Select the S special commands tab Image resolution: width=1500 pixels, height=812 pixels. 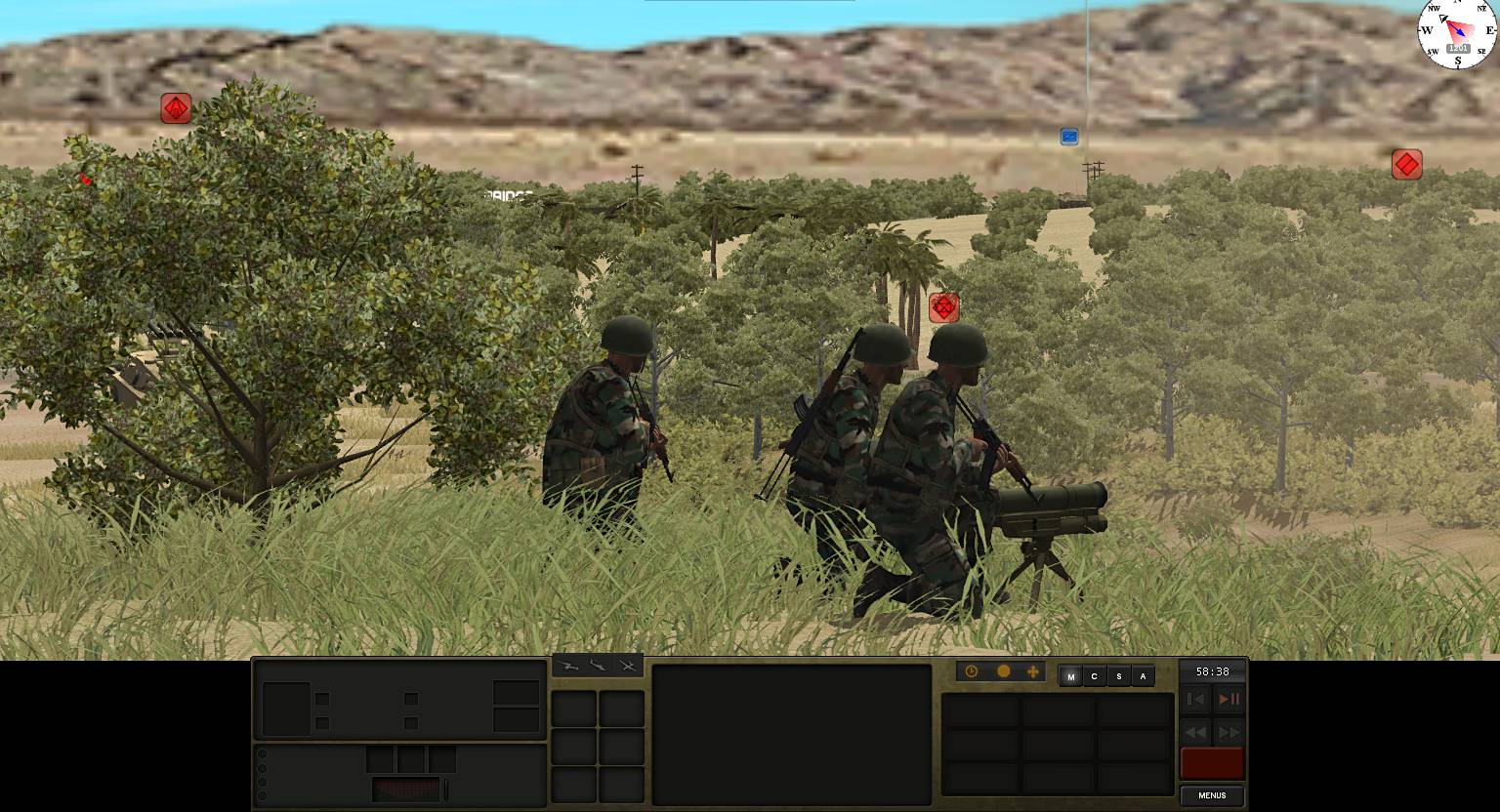[1118, 675]
